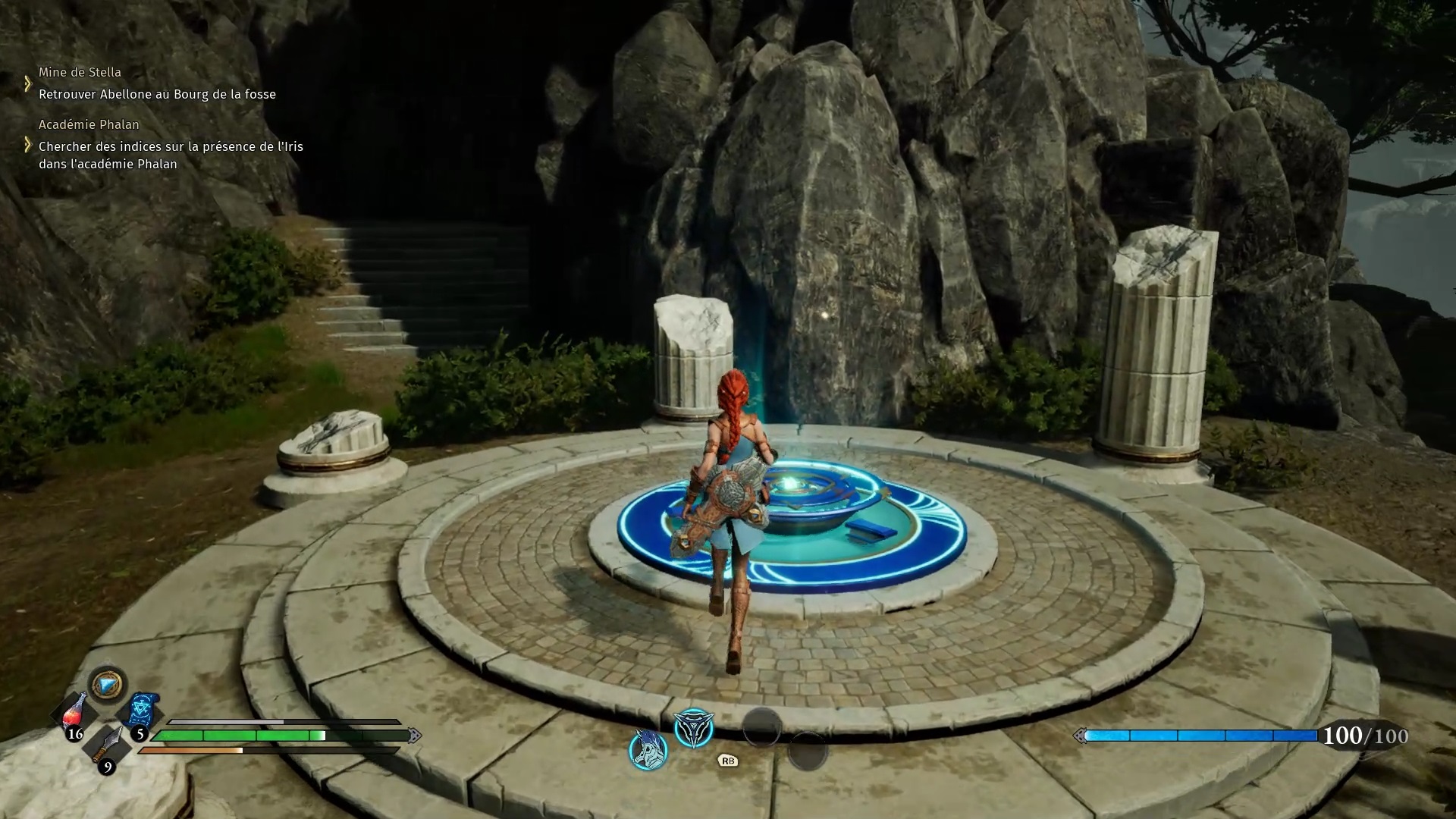Open the Mine de Stella quest objective
This screenshot has height=819, width=1456.
(157, 94)
